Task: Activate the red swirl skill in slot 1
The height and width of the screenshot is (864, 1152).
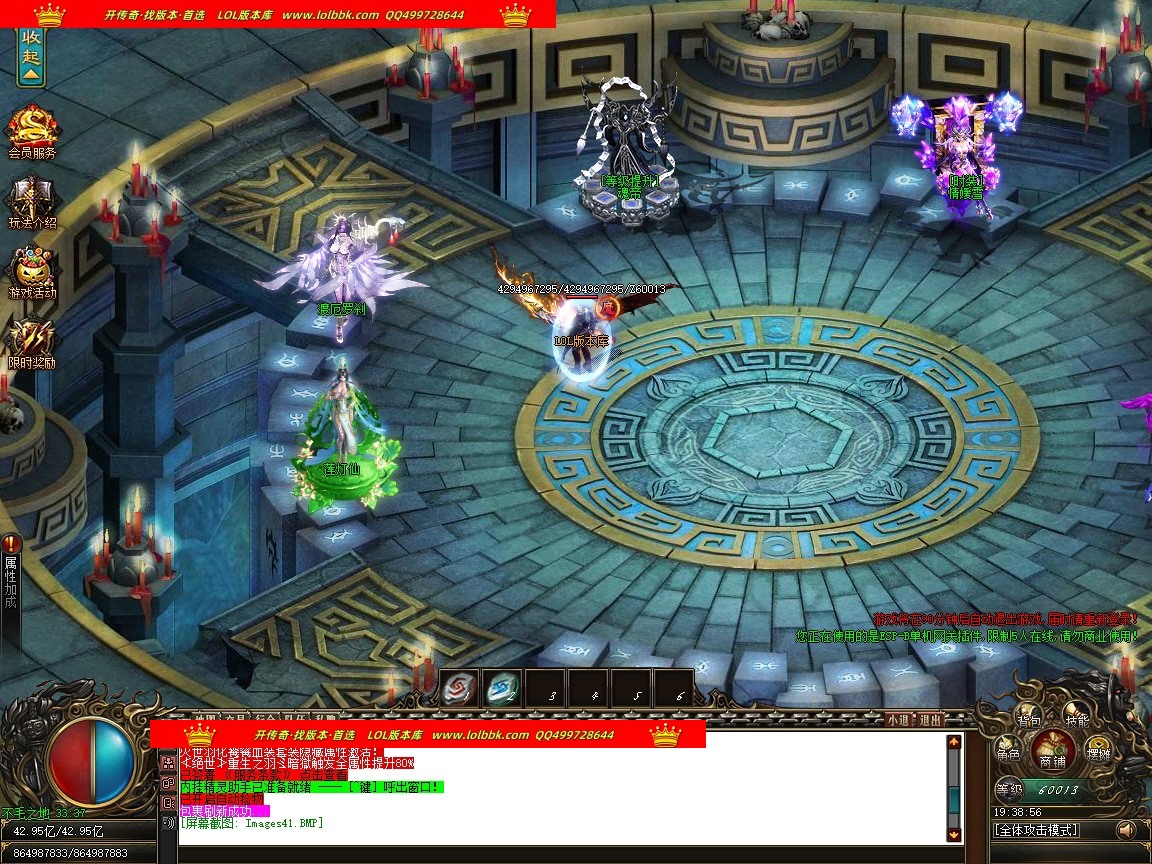Action: tap(459, 688)
